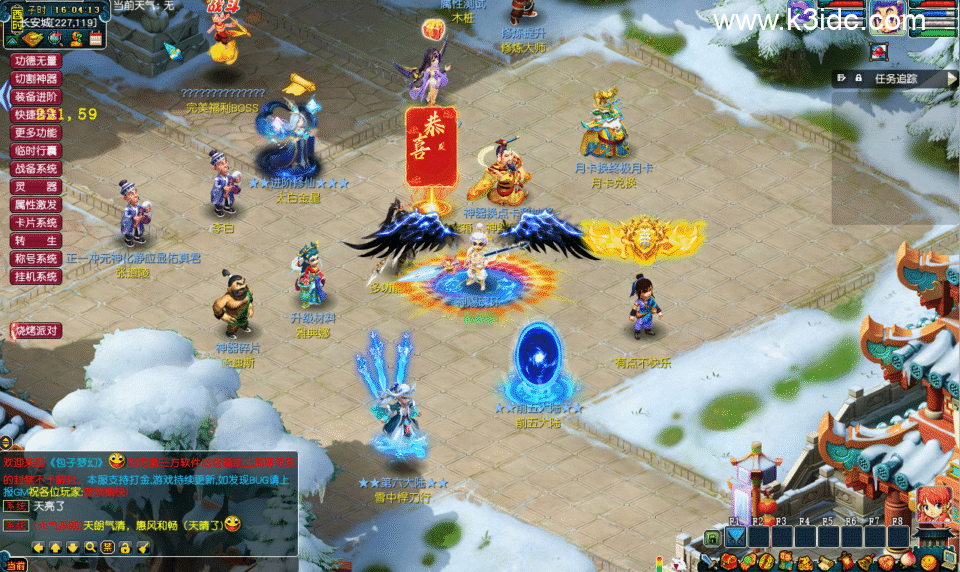Select the 属性激发 button

coord(36,205)
